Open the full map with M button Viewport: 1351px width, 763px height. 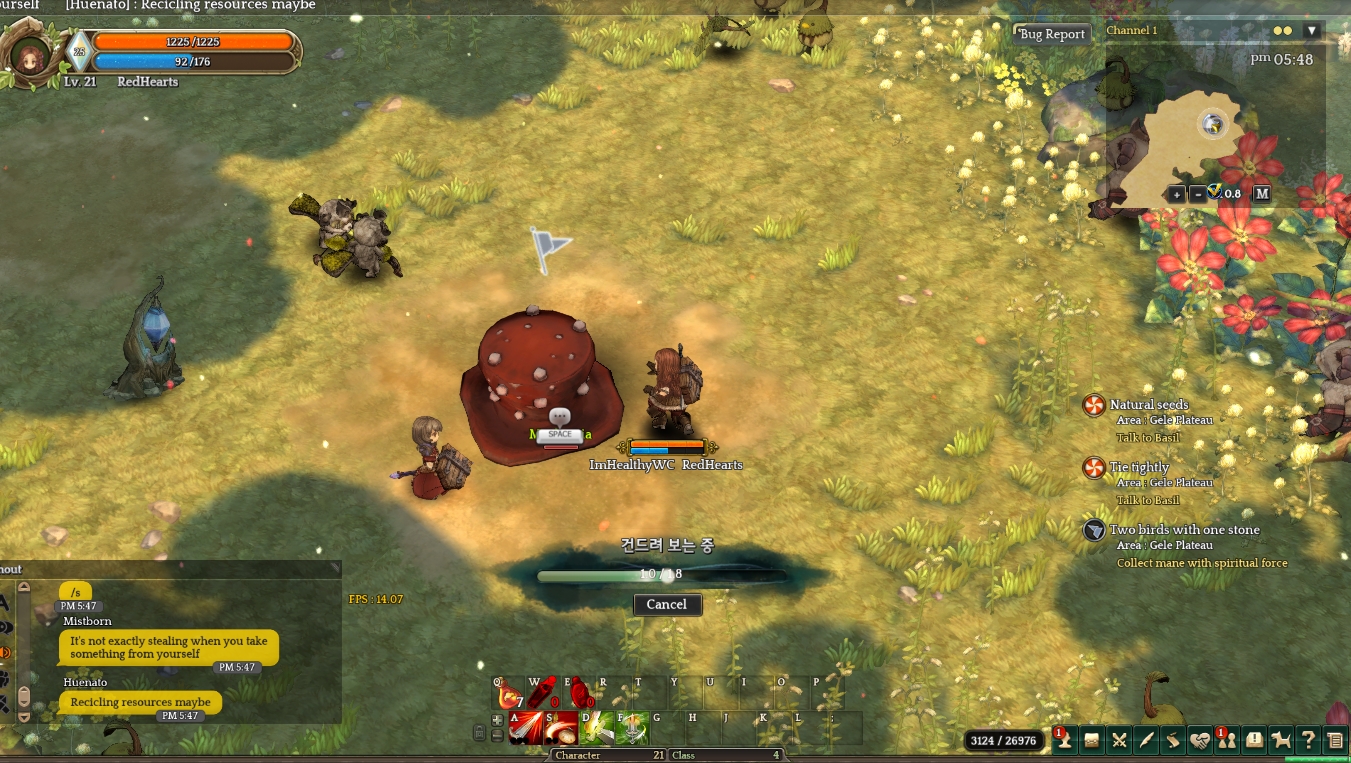[1261, 194]
